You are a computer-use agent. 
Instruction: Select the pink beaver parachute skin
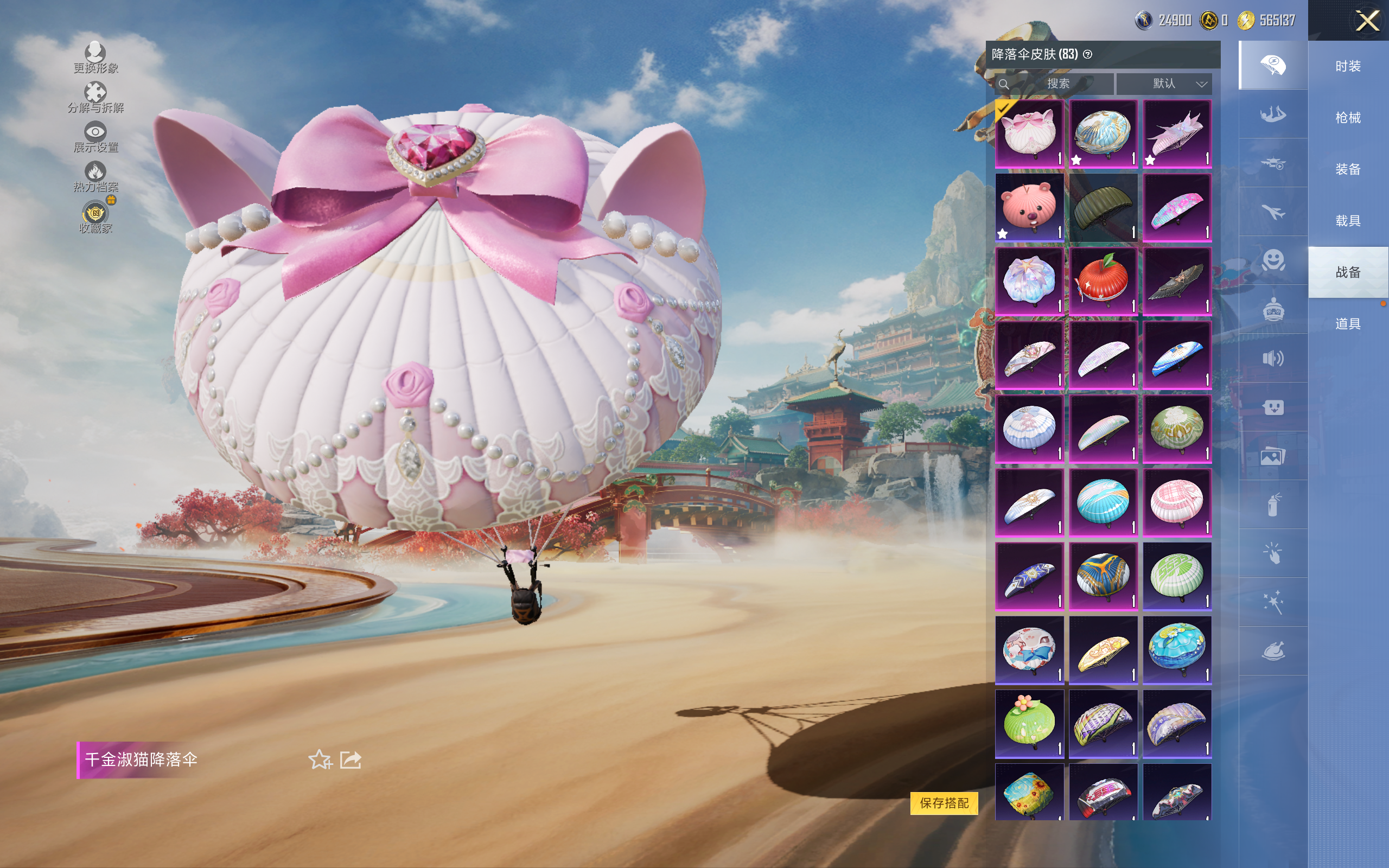tap(1029, 207)
